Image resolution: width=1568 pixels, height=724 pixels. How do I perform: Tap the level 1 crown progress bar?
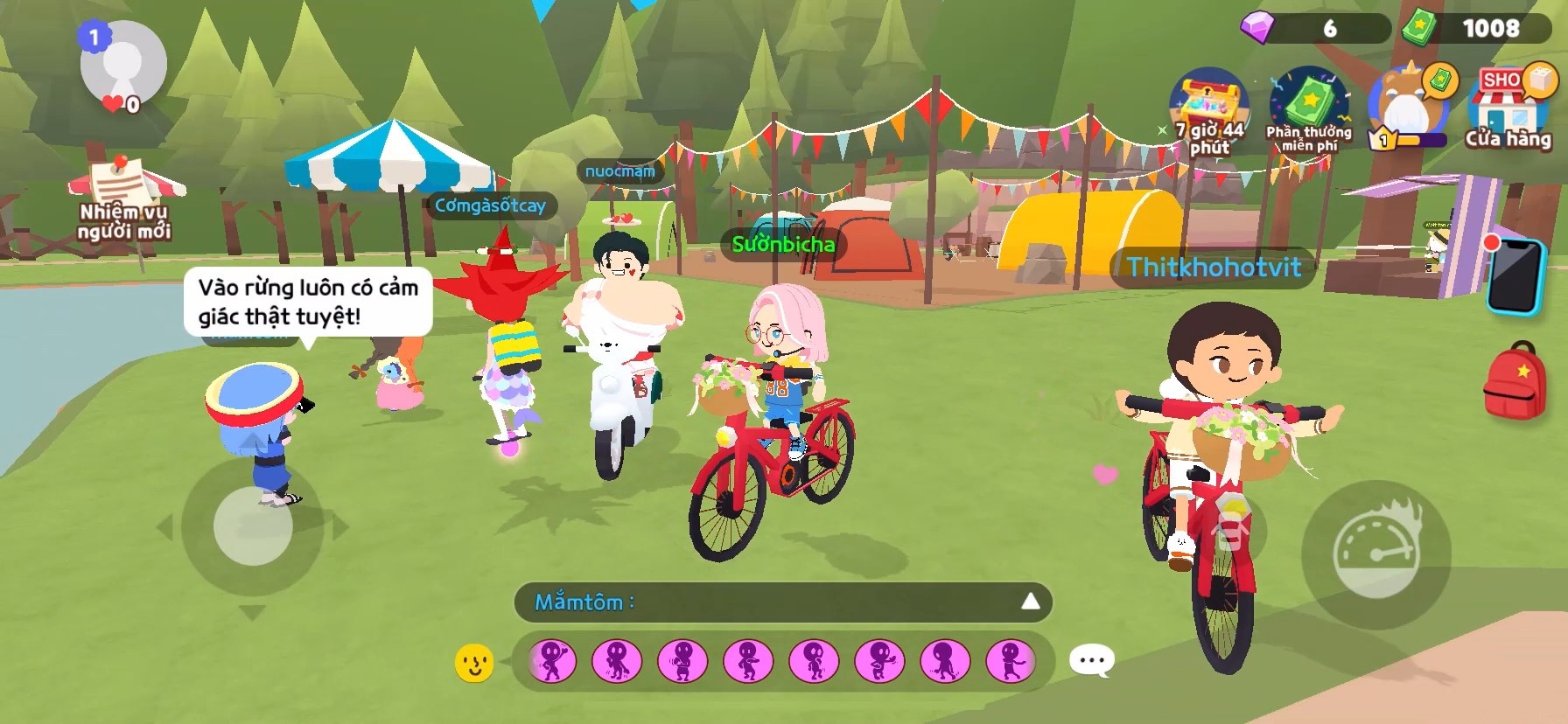pos(1407,138)
